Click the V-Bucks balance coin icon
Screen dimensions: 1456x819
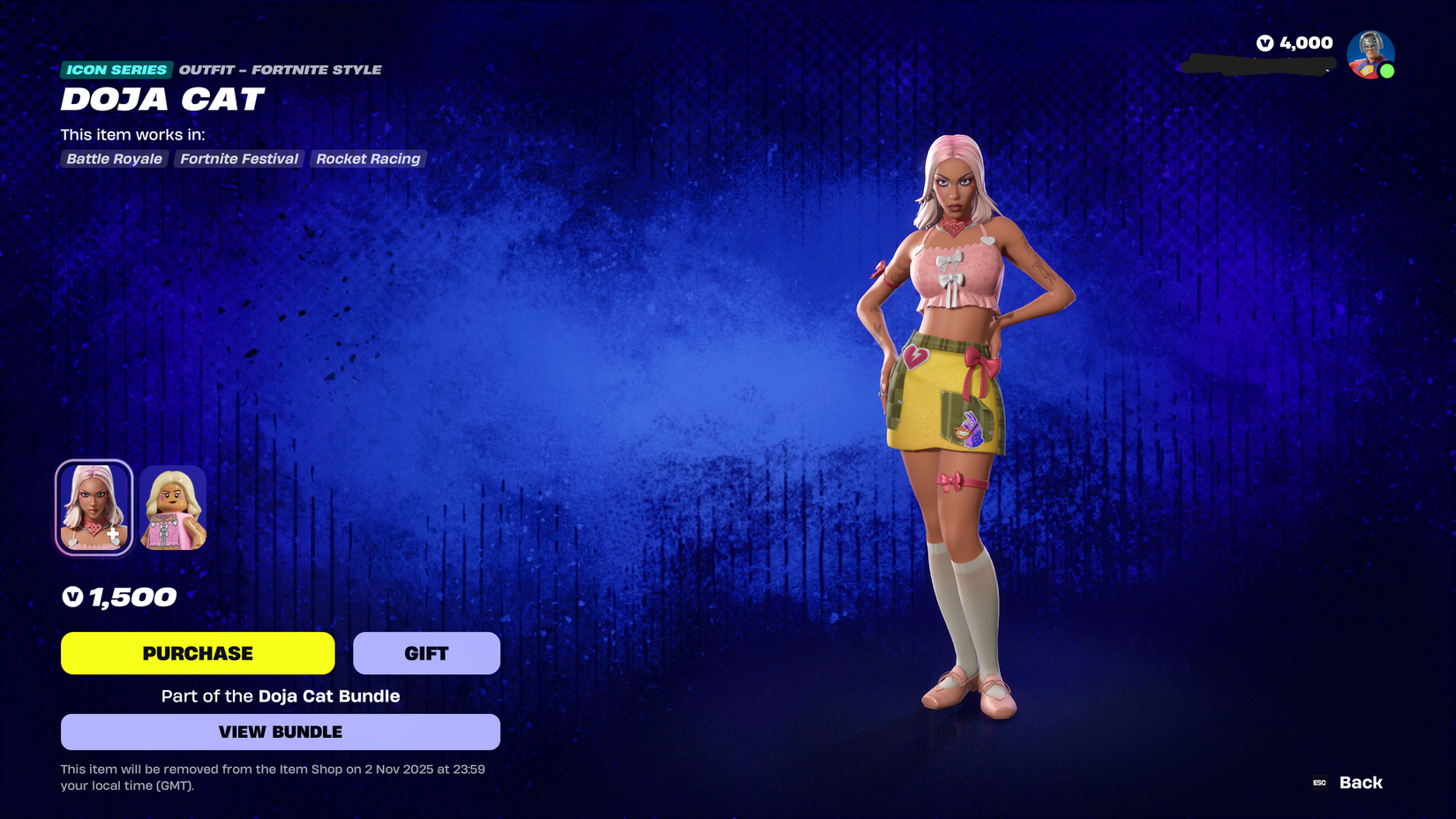1267,41
